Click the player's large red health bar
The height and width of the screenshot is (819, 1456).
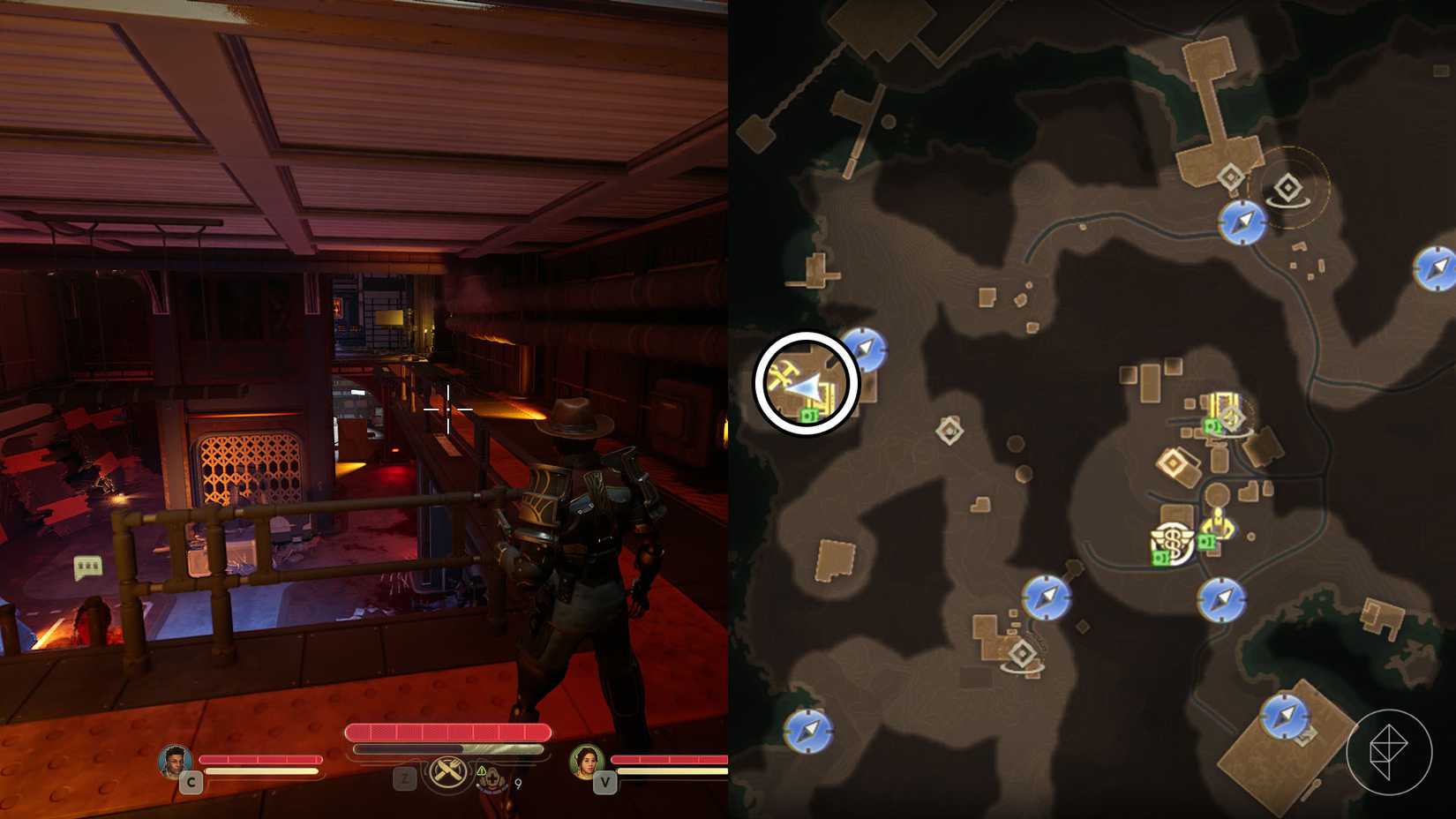(x=447, y=732)
